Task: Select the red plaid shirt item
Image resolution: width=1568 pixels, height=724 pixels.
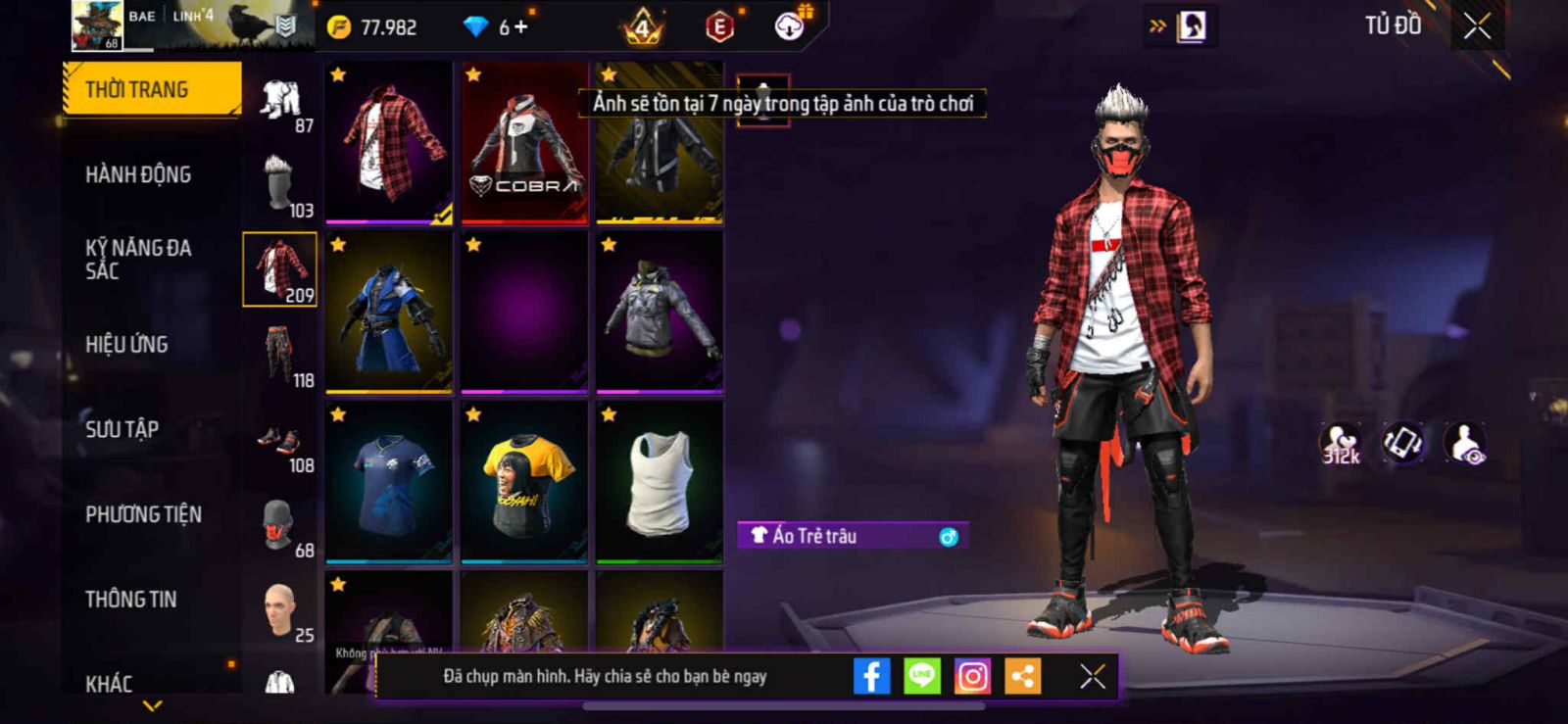Action: [x=389, y=142]
